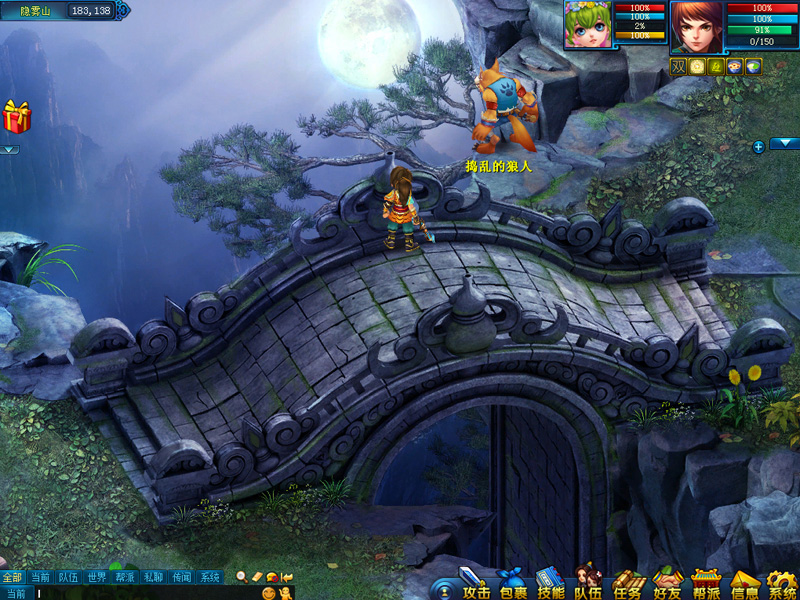
Task: Open the 队伍 (Team) panel
Action: pos(588,584)
